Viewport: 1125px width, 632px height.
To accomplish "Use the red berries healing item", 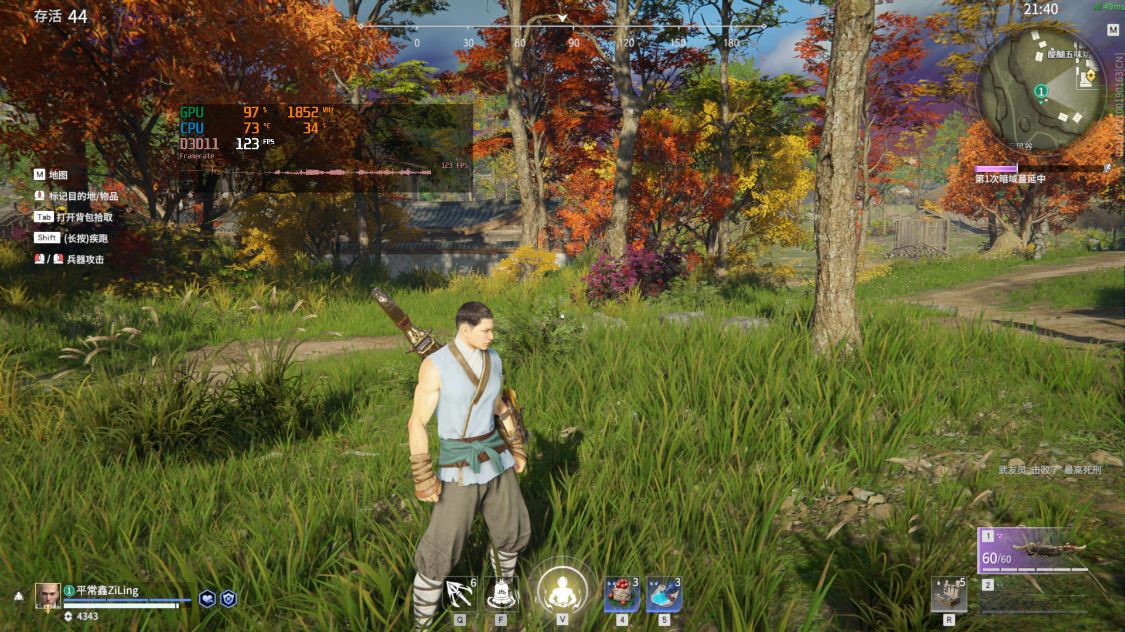I will point(622,595).
